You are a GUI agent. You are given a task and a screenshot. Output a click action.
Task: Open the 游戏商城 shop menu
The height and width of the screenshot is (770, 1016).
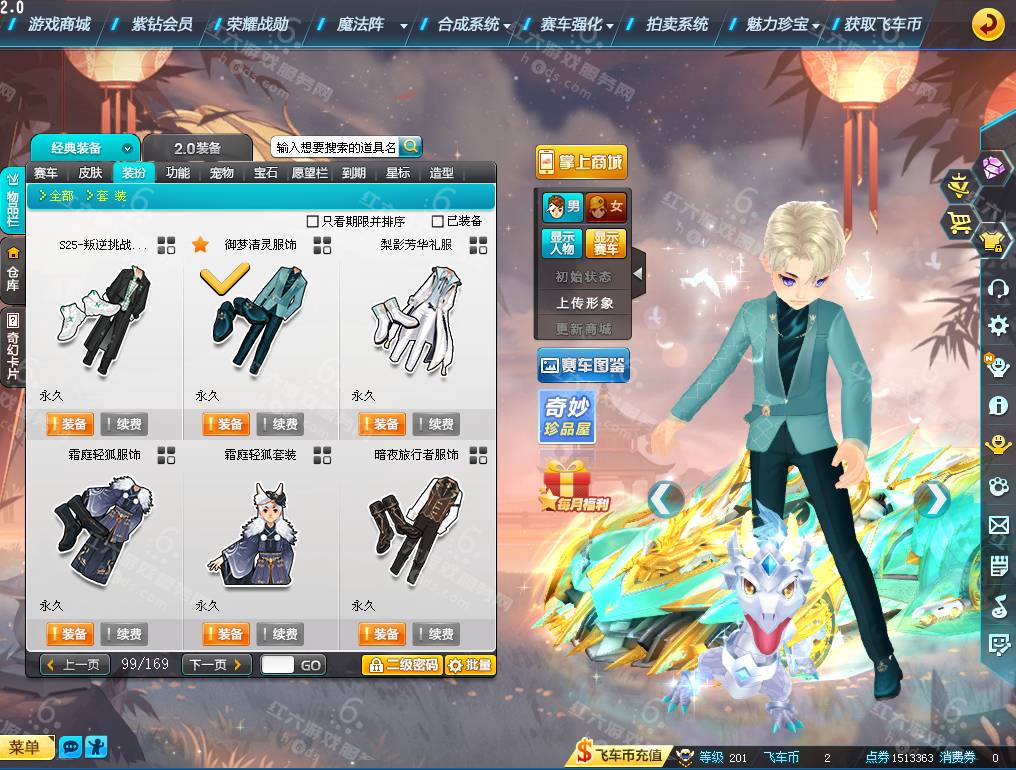pyautogui.click(x=58, y=24)
